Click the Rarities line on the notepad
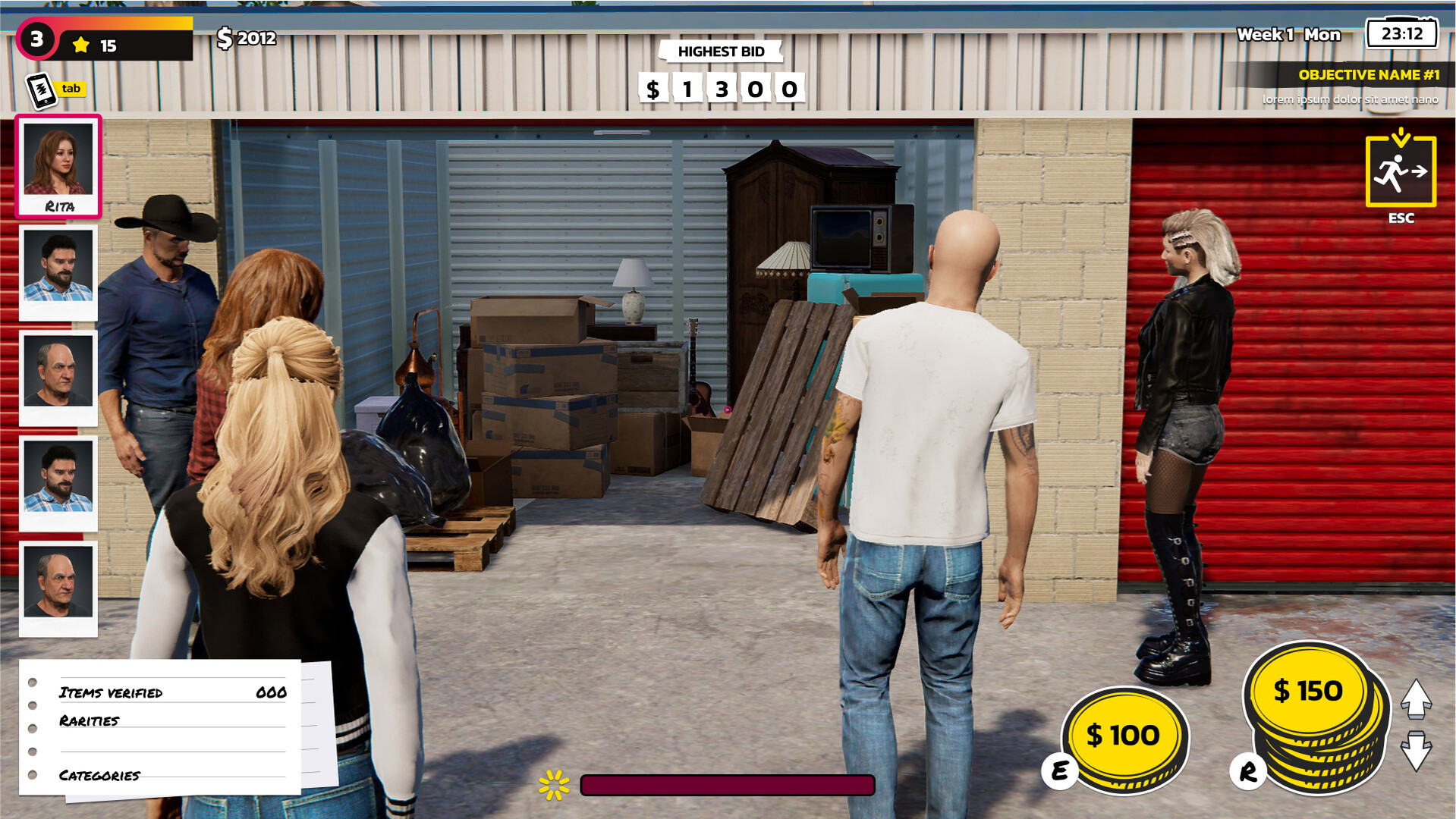The image size is (1456, 819). (x=89, y=719)
